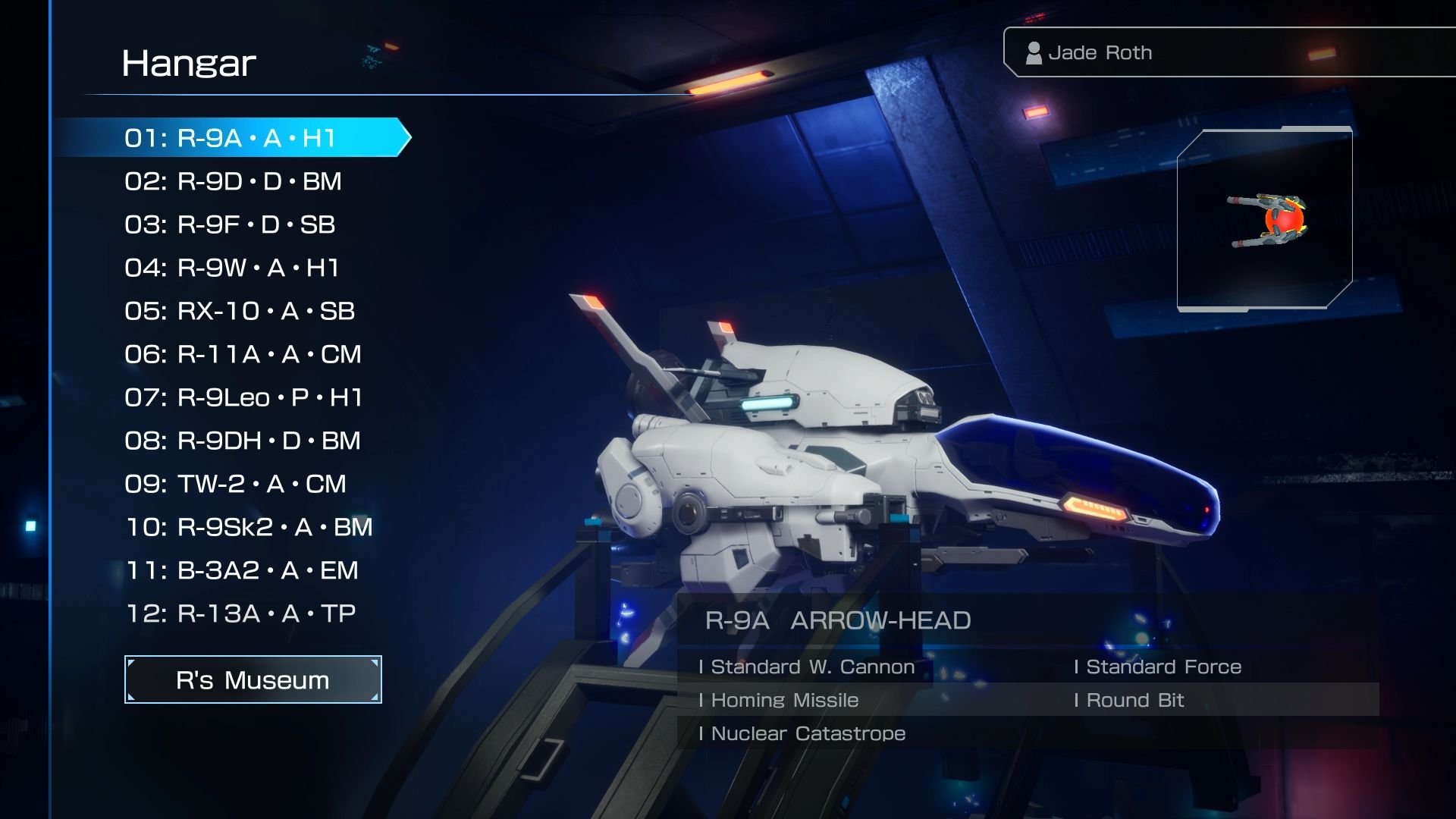1456x819 pixels.
Task: Select ship 09: TW-2·A·CM
Action: point(231,483)
